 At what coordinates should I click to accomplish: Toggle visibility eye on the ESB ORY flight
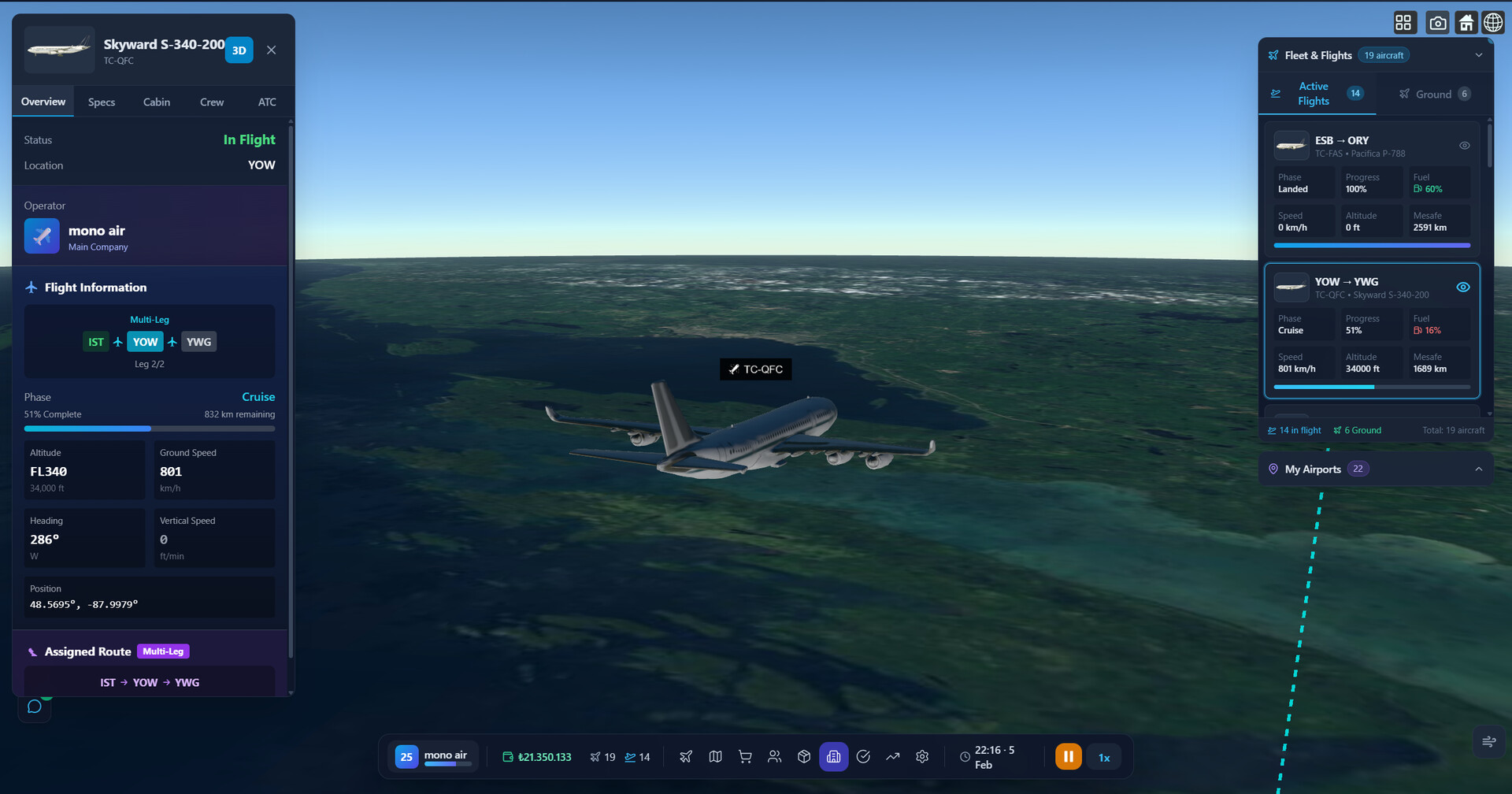click(1465, 145)
